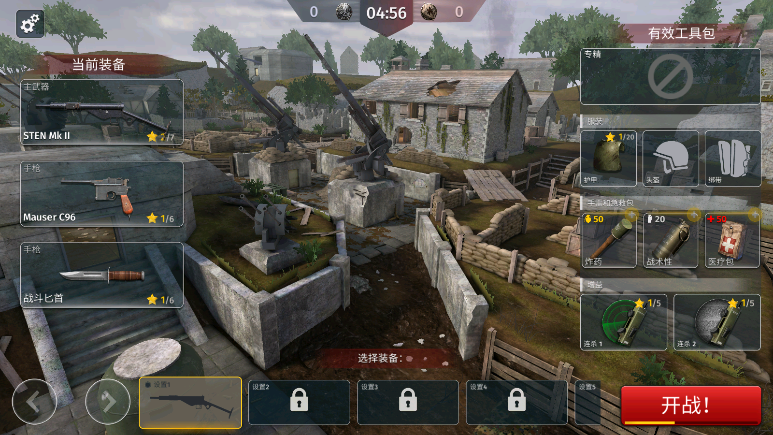Select the combat knife (战斗匕首) slot
The image size is (773, 435).
pos(102,275)
